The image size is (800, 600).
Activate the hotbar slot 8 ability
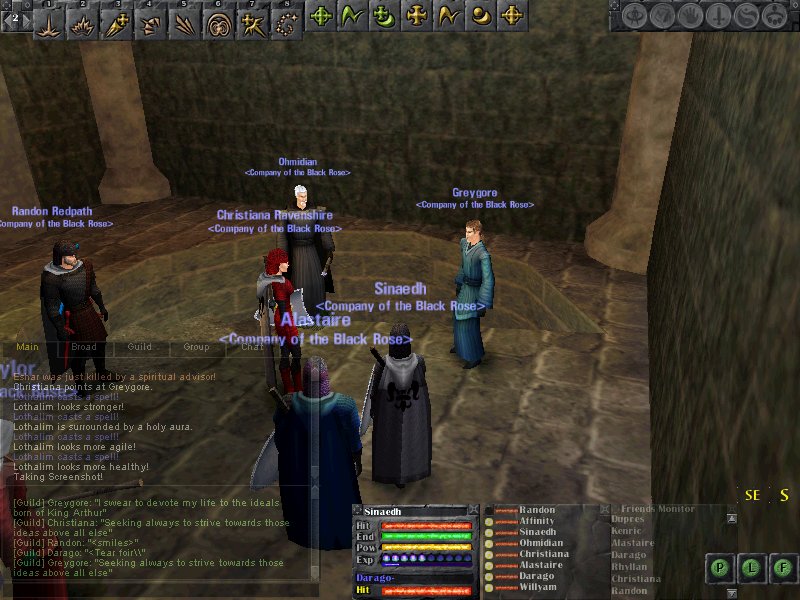point(287,20)
